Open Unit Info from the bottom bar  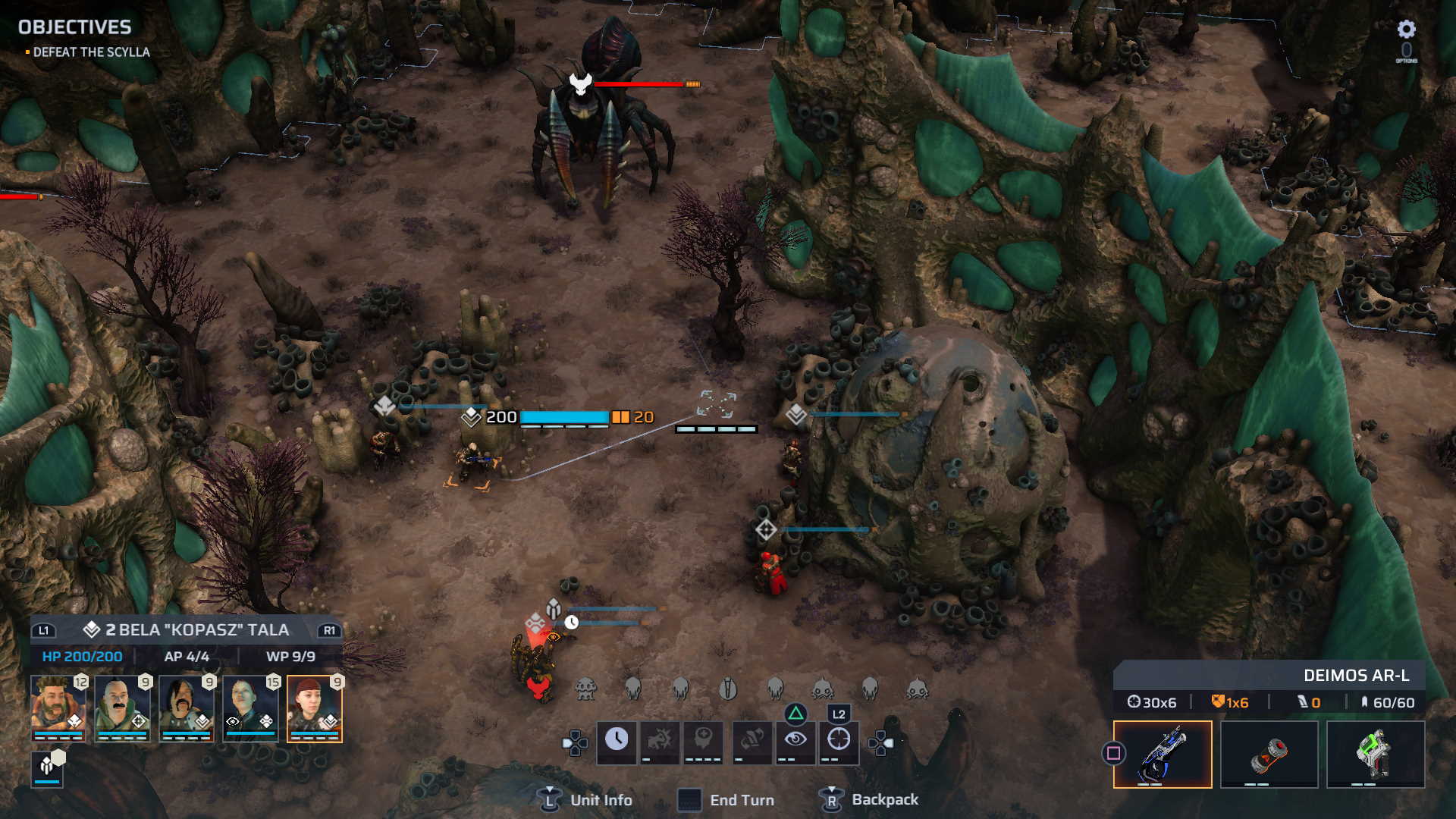585,799
